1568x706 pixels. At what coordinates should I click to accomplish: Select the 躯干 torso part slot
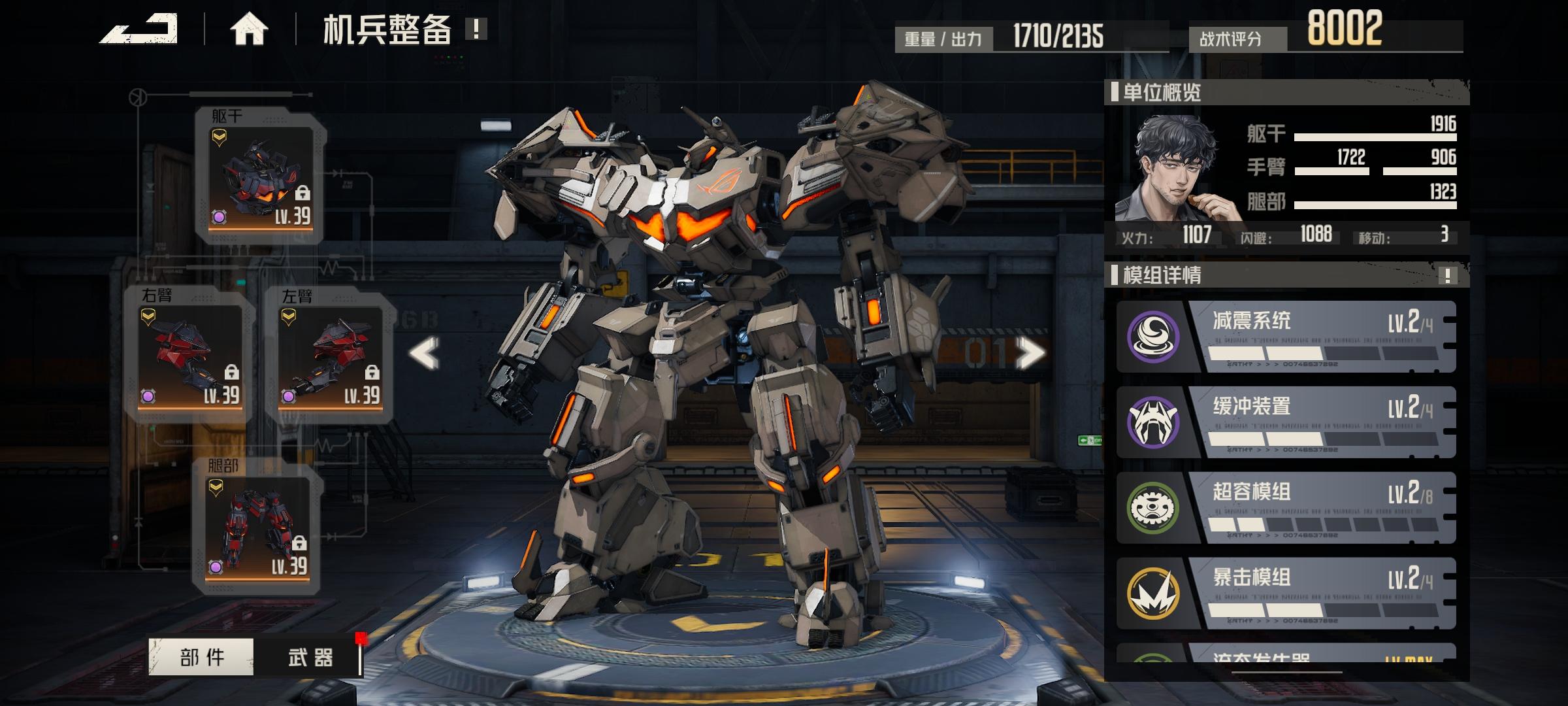click(x=261, y=178)
